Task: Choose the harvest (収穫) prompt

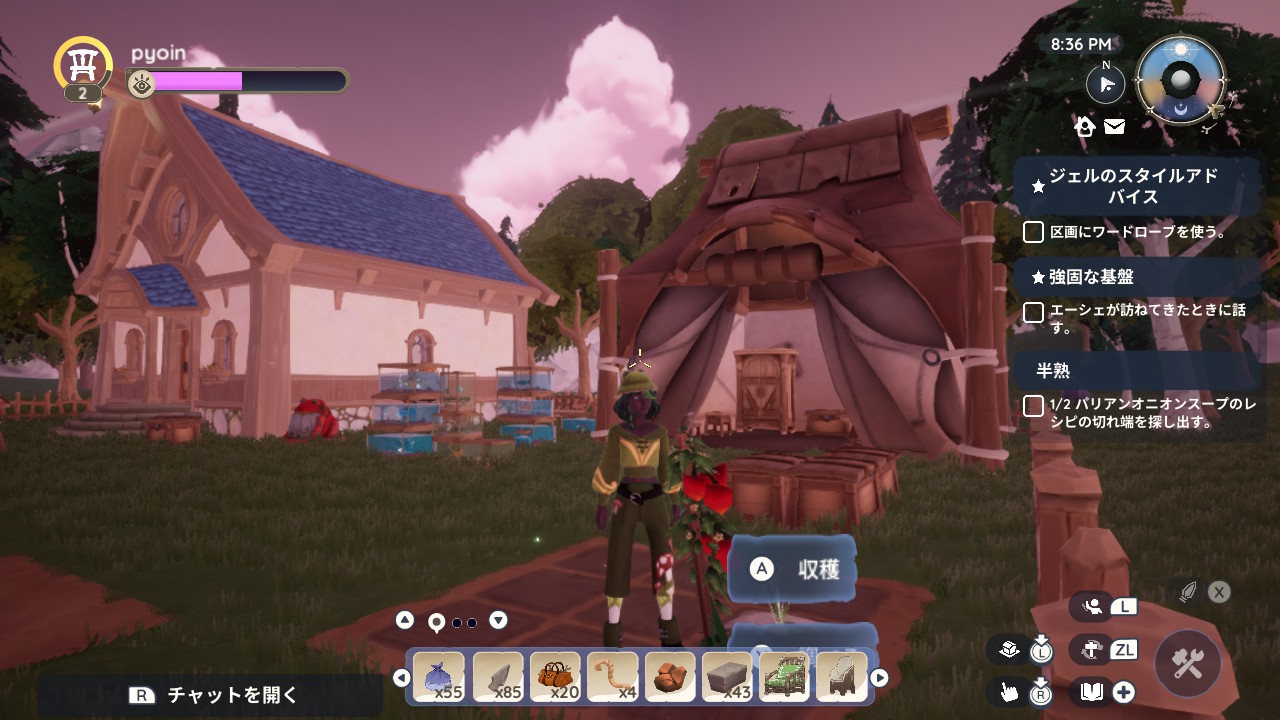Action: tap(792, 569)
